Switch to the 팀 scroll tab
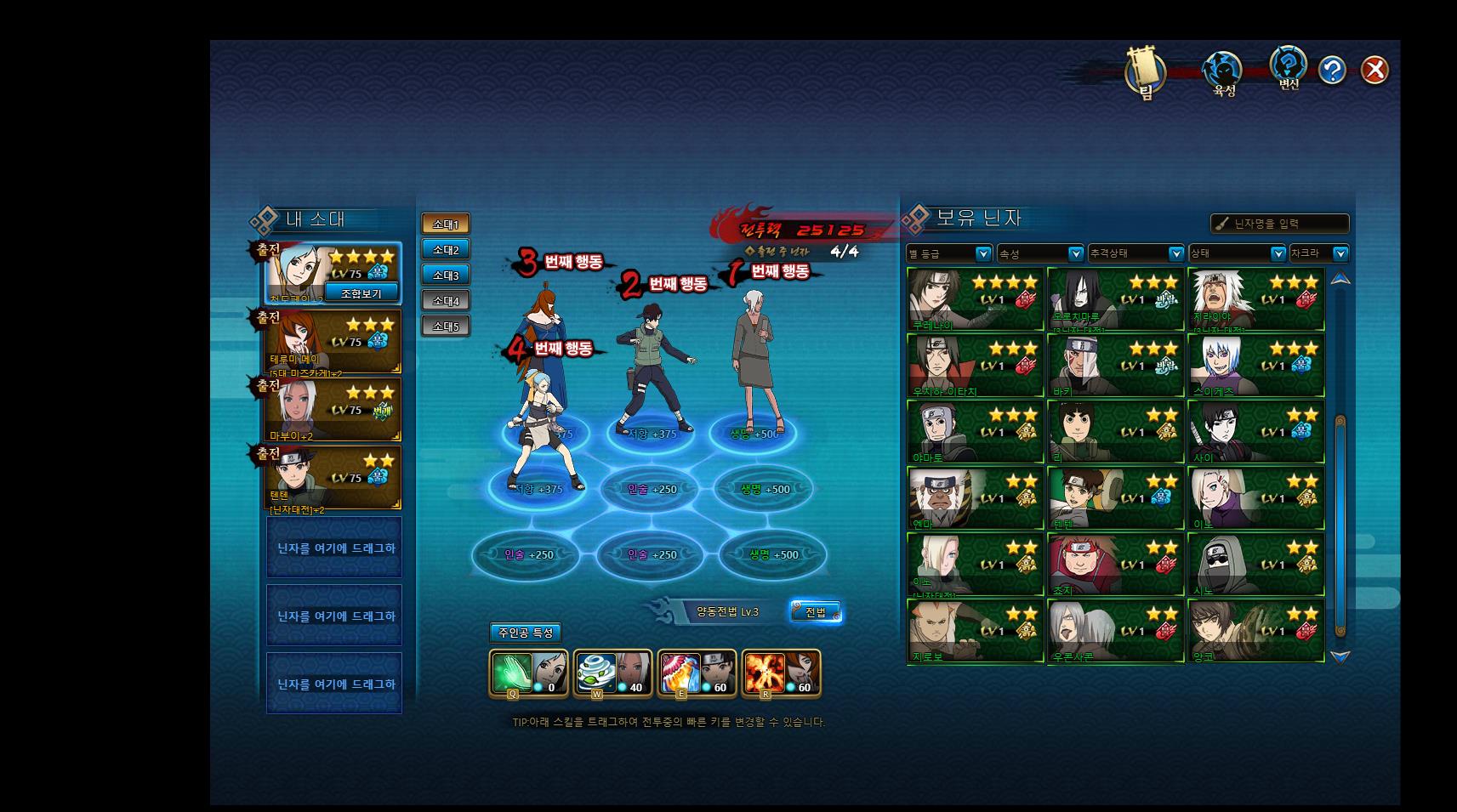 pyautogui.click(x=1145, y=71)
